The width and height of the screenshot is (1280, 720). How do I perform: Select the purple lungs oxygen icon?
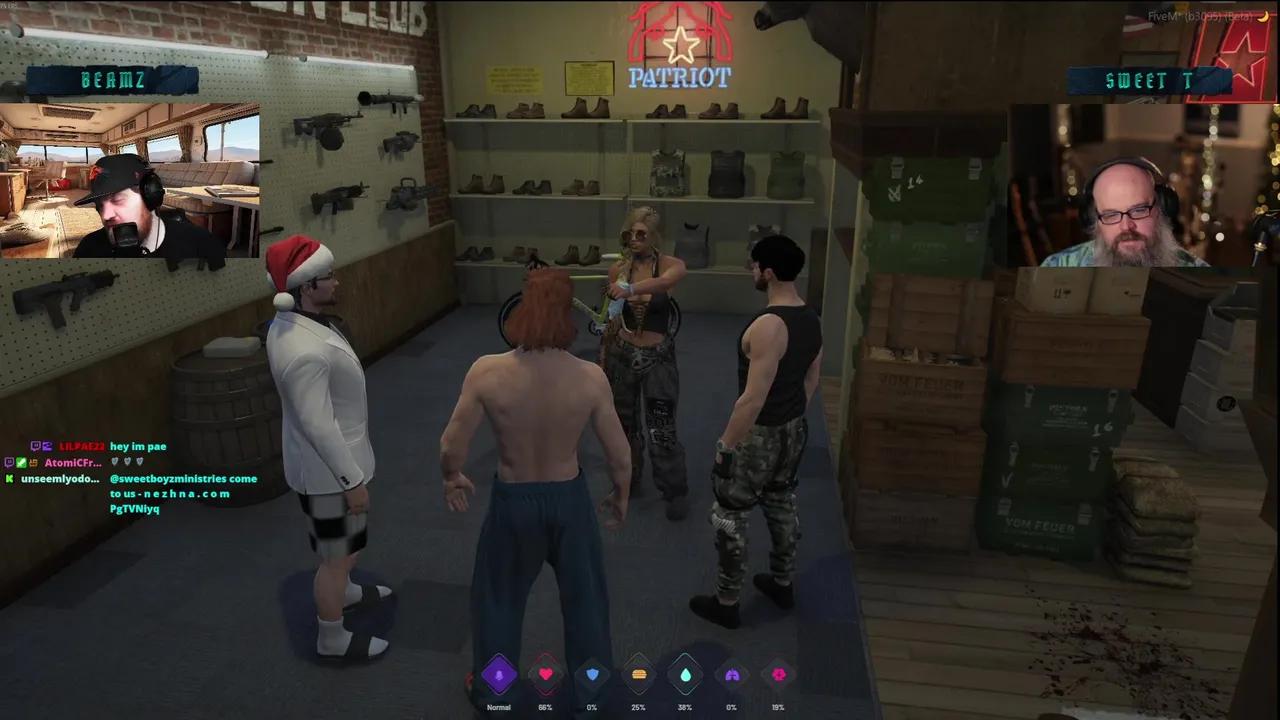pos(731,674)
